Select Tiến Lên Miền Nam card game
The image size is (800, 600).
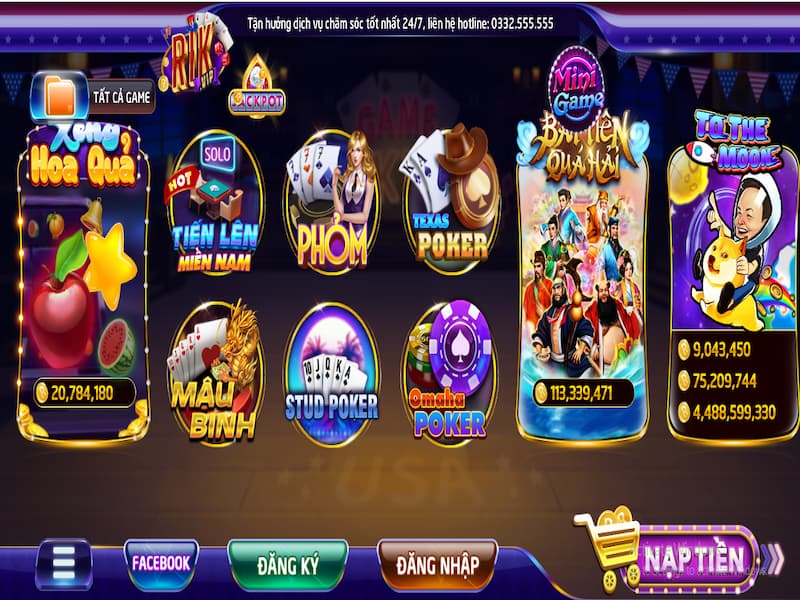pos(214,205)
